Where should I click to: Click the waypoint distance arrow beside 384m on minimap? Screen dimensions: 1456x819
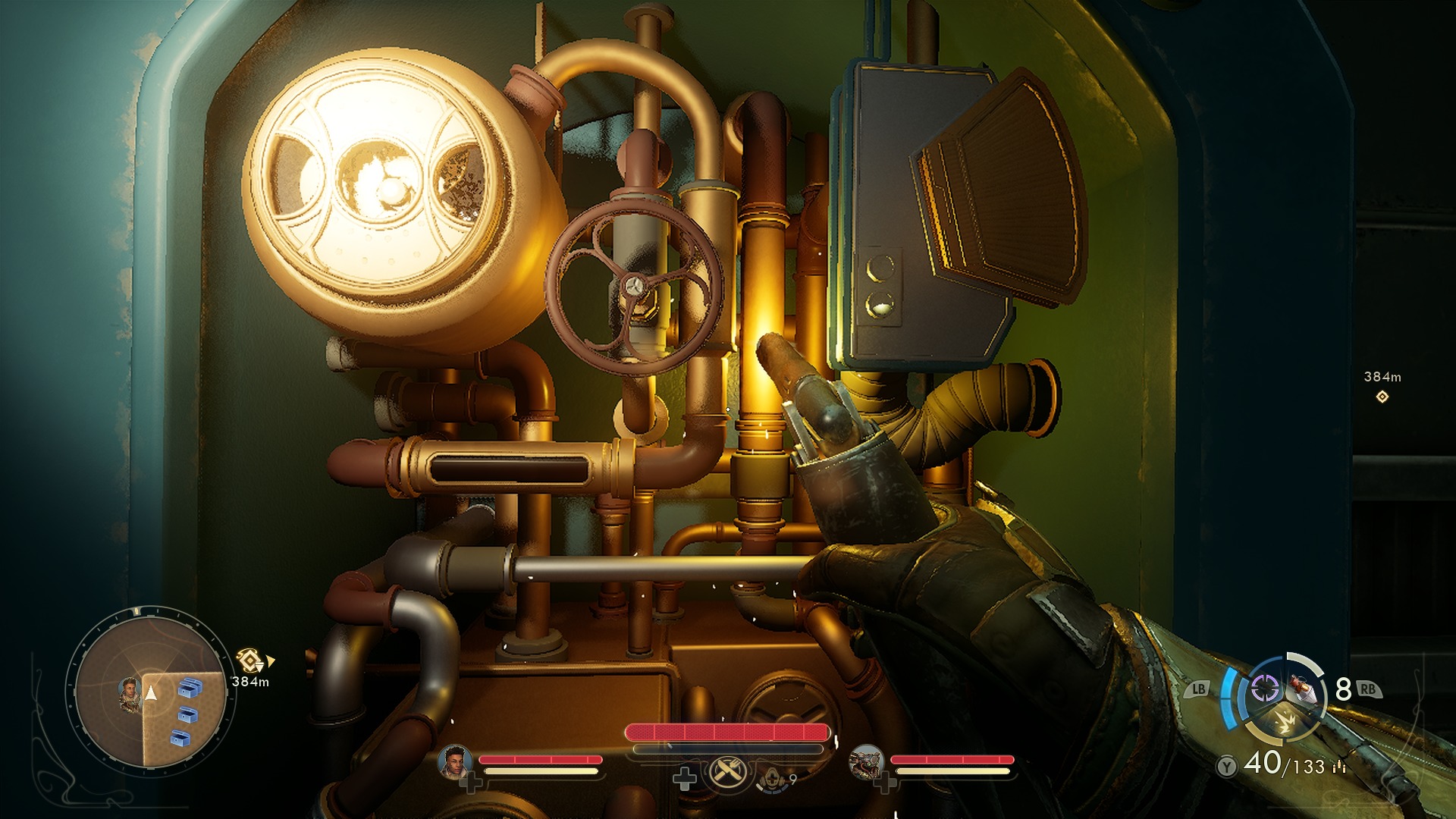click(x=271, y=660)
